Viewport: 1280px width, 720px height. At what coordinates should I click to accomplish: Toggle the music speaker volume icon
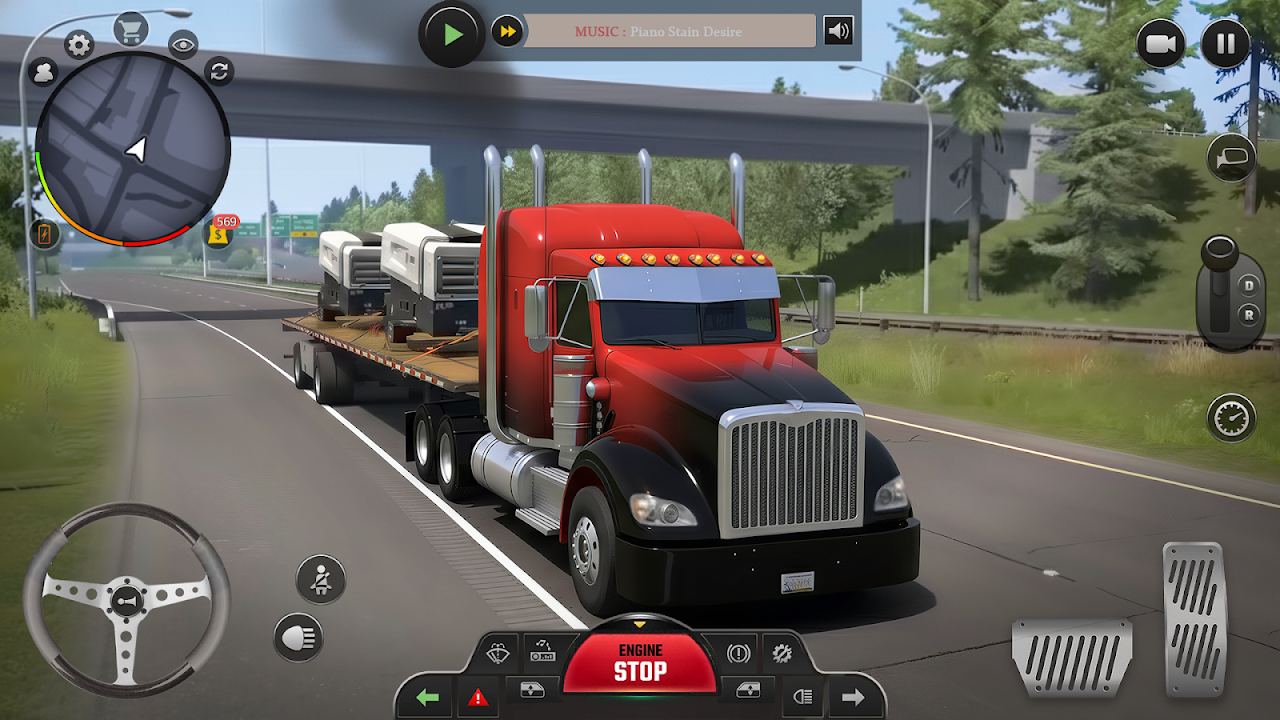coord(839,31)
